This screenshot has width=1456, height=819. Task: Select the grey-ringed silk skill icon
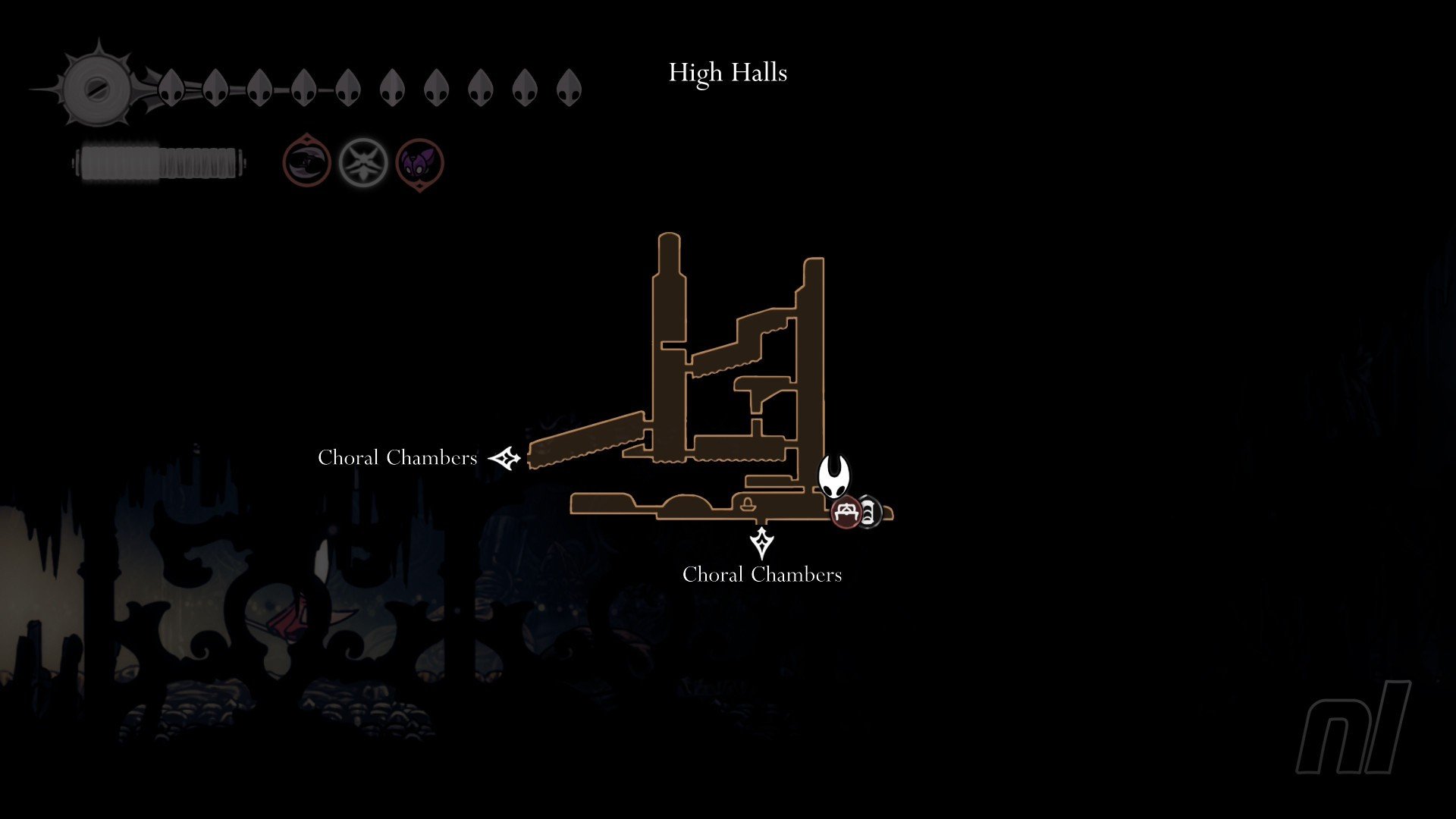tap(363, 162)
